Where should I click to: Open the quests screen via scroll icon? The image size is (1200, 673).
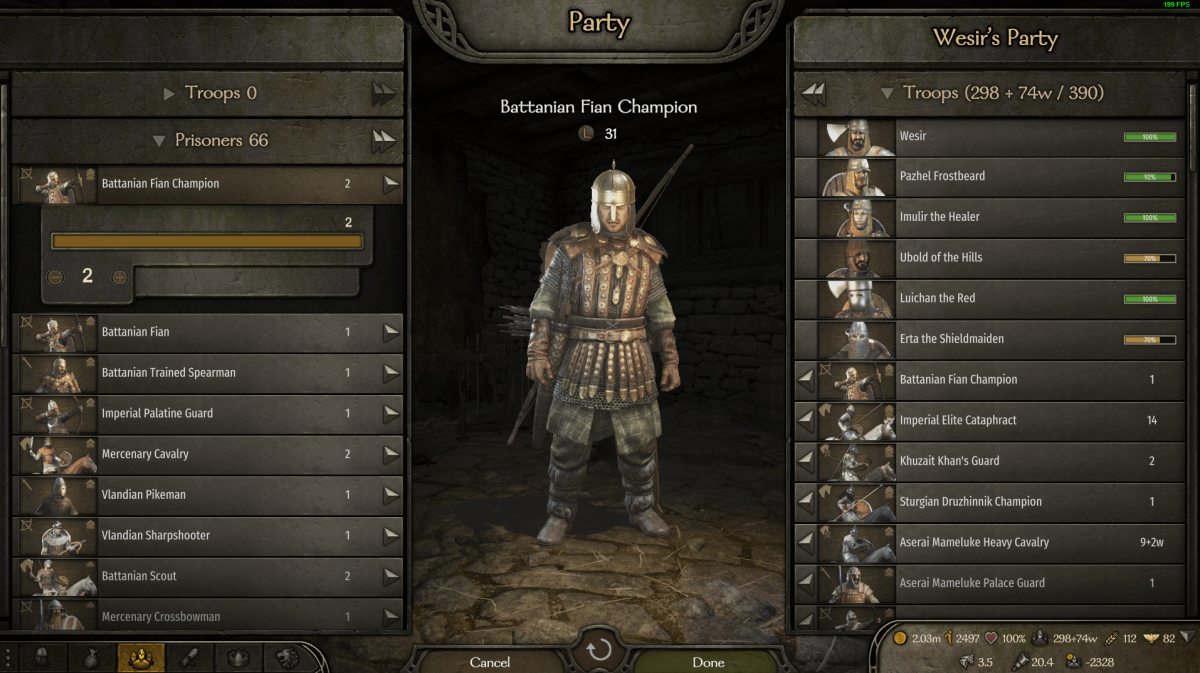coord(189,658)
